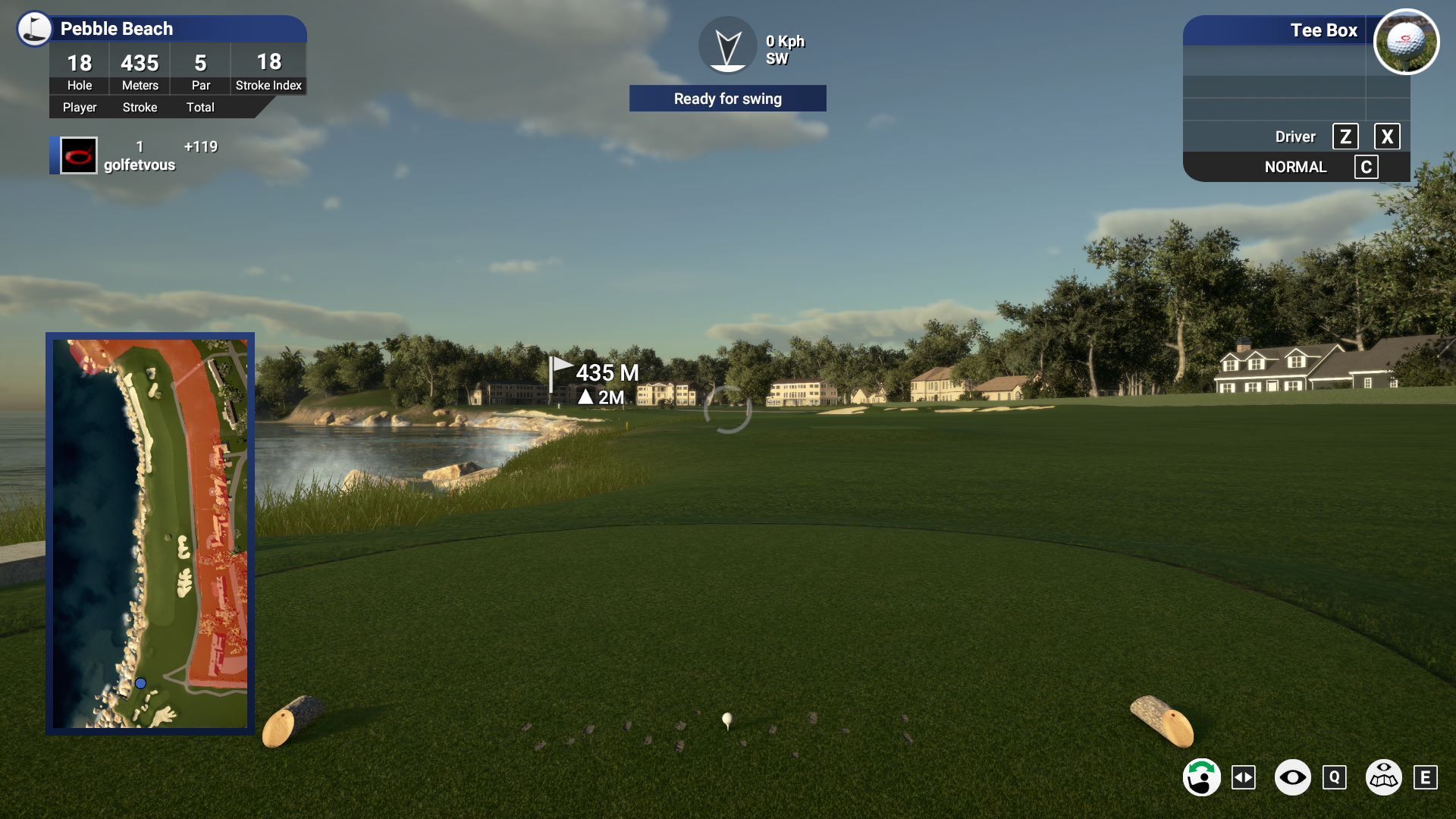1456x819 pixels.
Task: Change the NORMAL shot type
Action: (x=1295, y=168)
